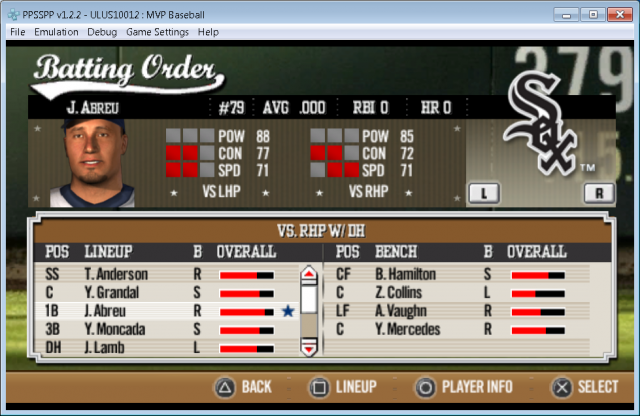Open the Debug menu

(x=102, y=32)
